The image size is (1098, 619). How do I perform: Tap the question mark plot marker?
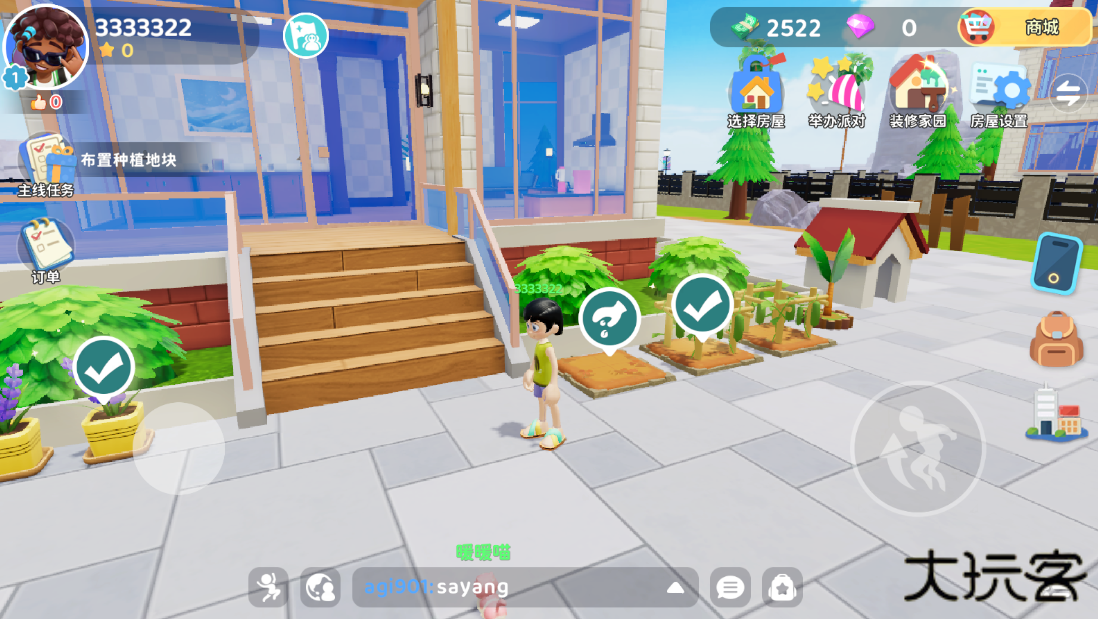coord(609,318)
